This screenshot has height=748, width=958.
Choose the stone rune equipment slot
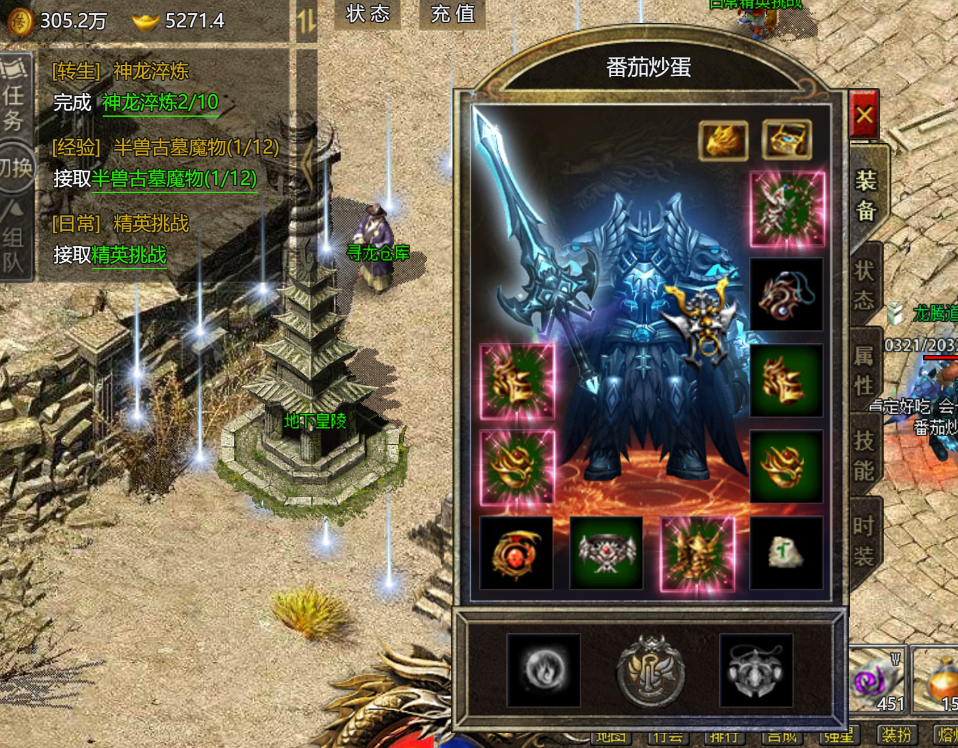click(787, 553)
